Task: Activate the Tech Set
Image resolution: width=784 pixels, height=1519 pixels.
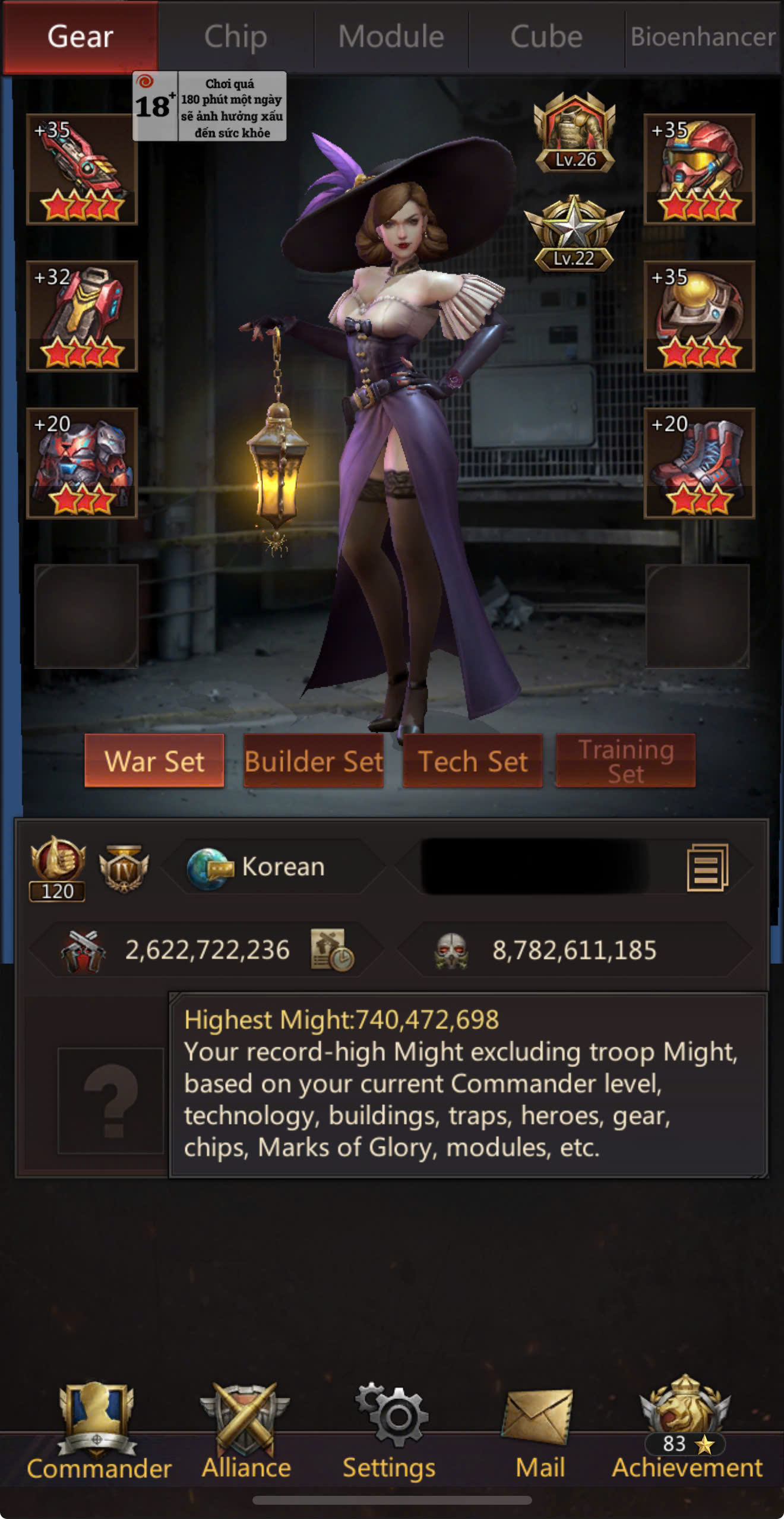Action: point(473,761)
